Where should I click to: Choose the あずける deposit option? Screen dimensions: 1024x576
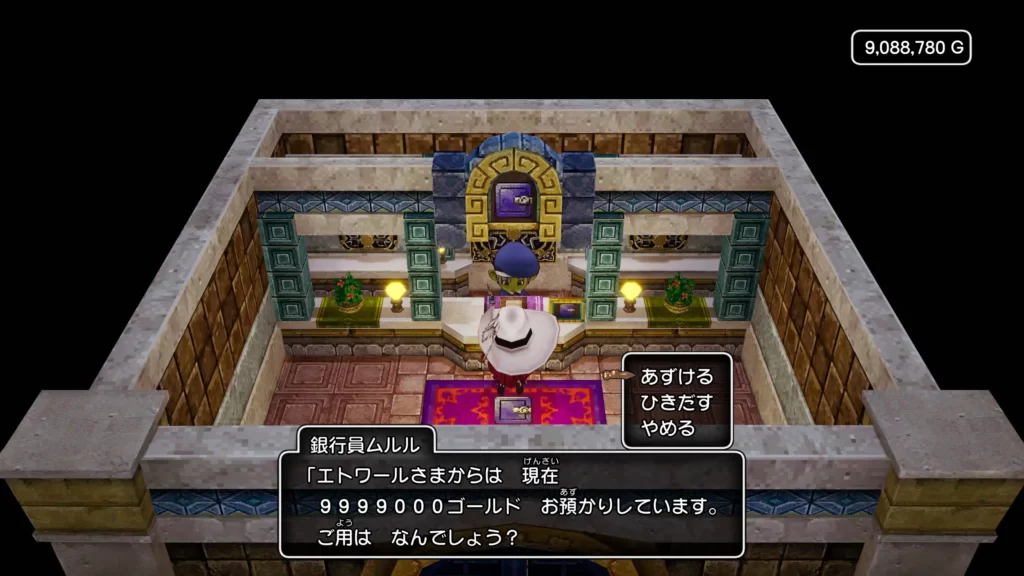coord(677,377)
